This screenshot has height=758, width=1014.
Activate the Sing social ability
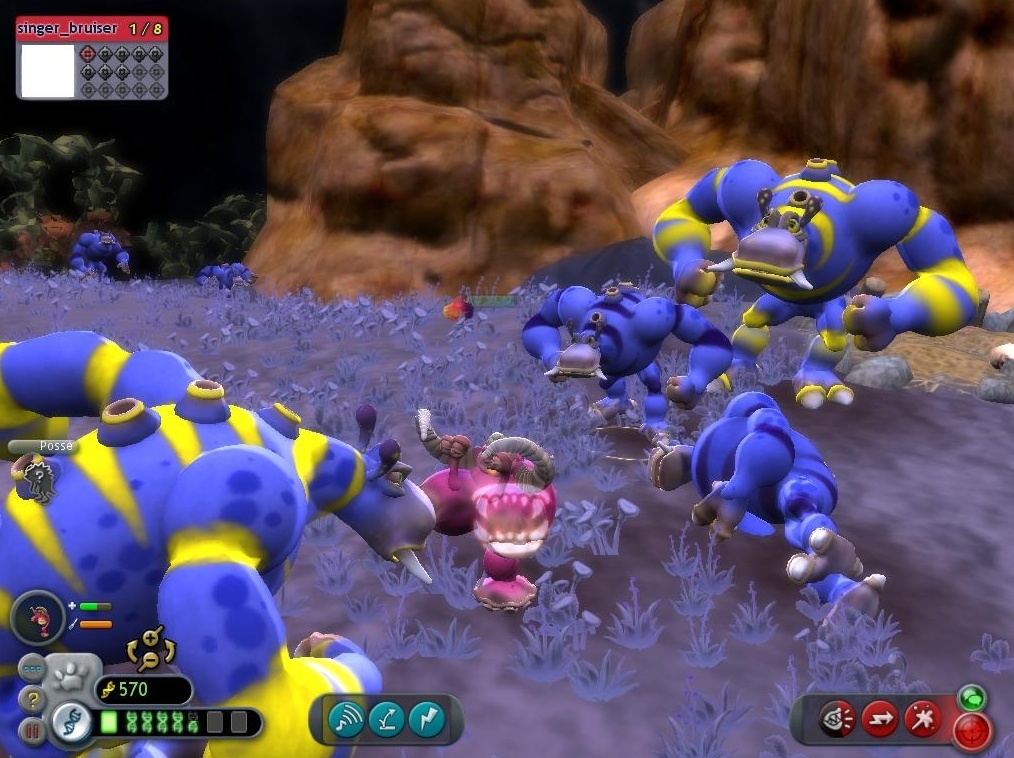pyautogui.click(x=346, y=719)
